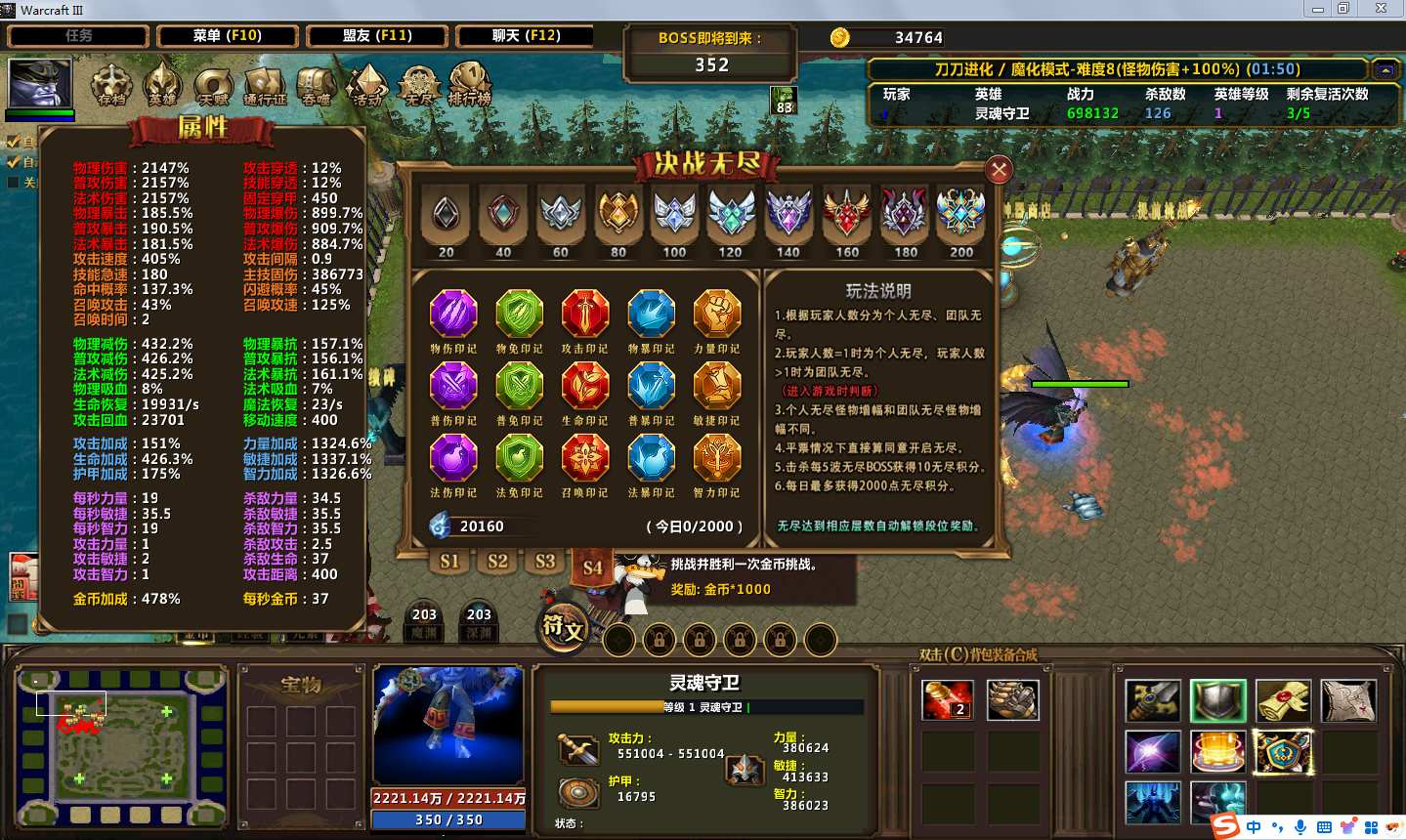Open the 天赋 talent icon
This screenshot has height=840, width=1406.
click(x=213, y=86)
